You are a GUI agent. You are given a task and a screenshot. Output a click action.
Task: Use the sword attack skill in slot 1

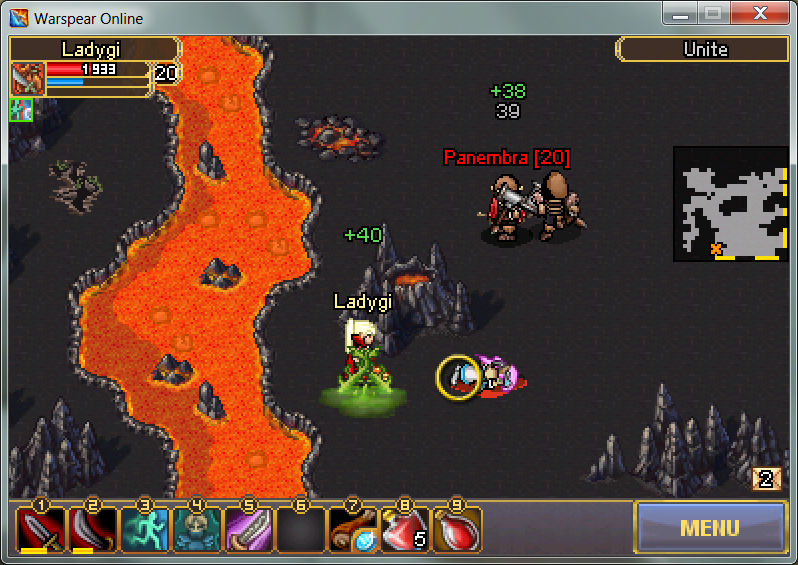click(x=41, y=530)
